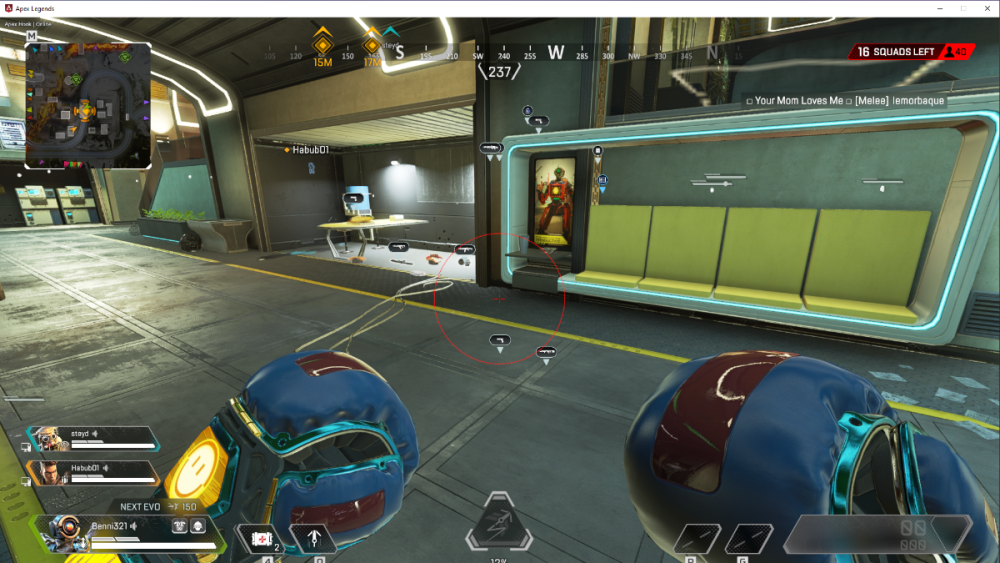The height and width of the screenshot is (563, 1000).
Task: Activate the ultimate ability icon
Action: pos(498,523)
